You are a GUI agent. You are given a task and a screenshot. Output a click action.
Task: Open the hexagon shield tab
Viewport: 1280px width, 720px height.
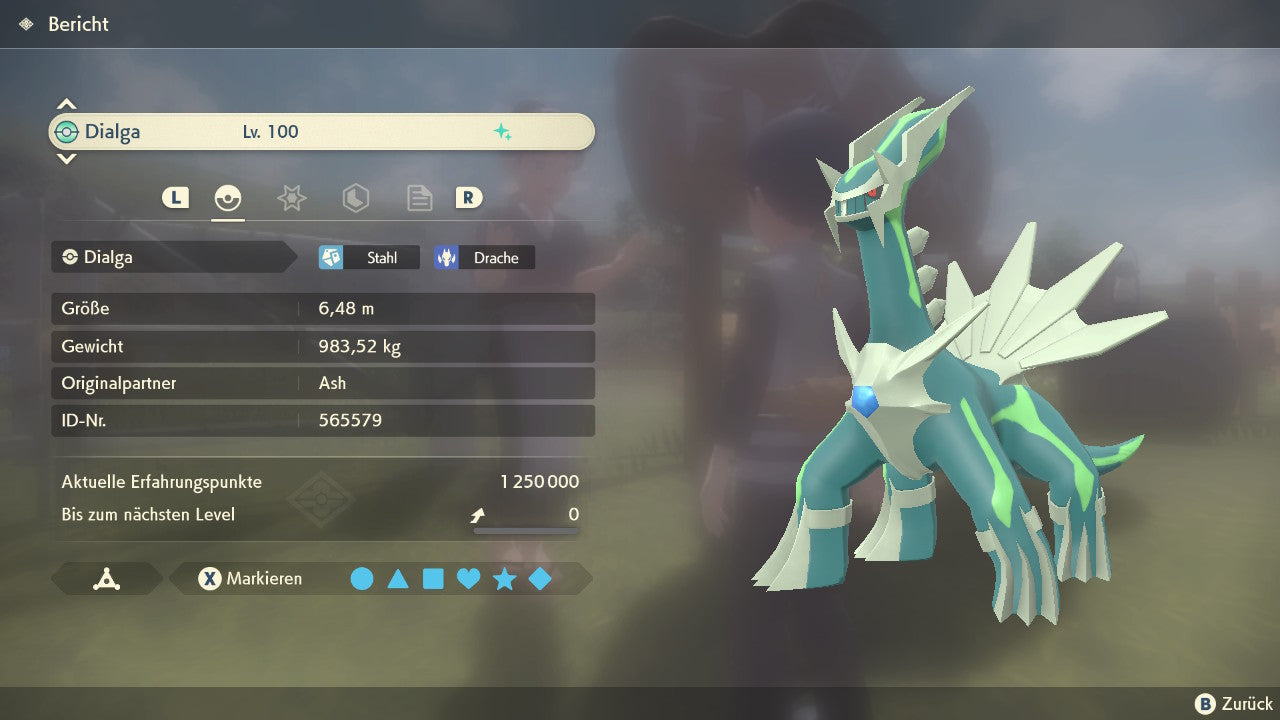coord(355,198)
